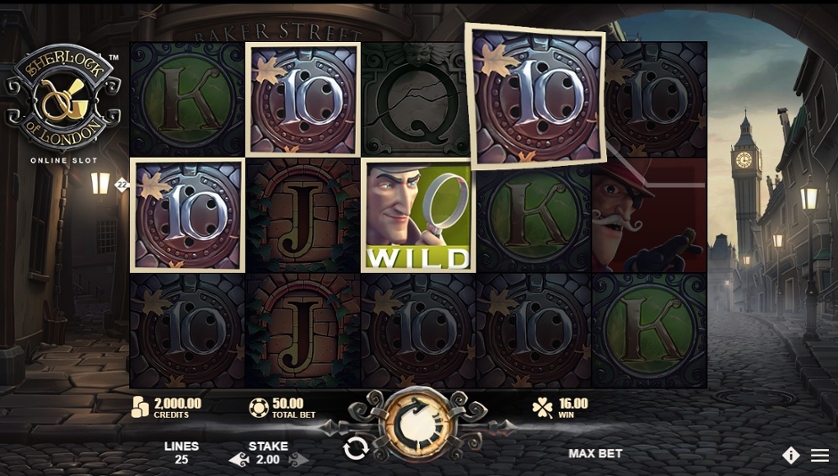Image resolution: width=838 pixels, height=476 pixels.
Task: Increase the stake with the right arrow
Action: tap(299, 460)
